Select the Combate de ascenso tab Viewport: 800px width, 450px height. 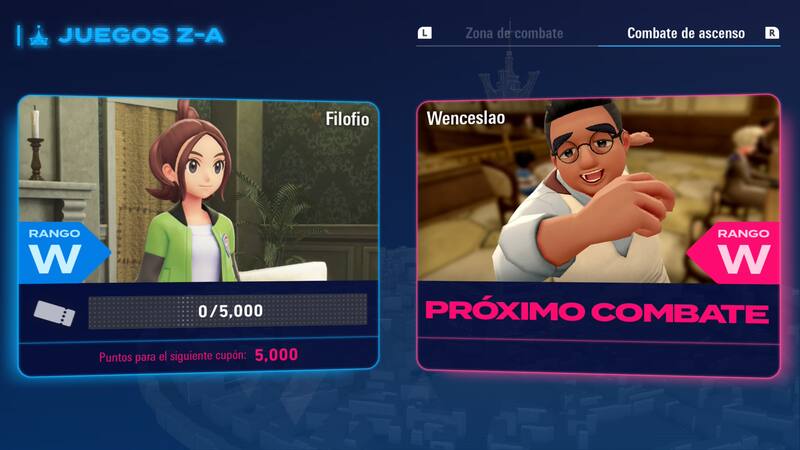(685, 33)
